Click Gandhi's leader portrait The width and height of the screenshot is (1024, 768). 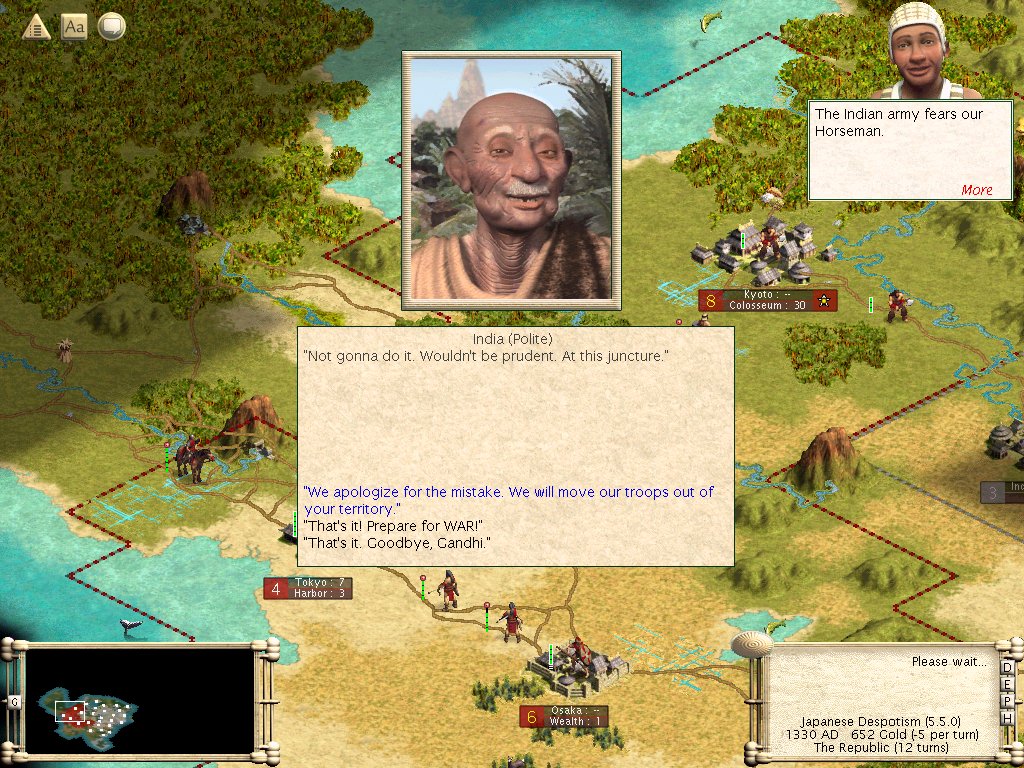click(511, 180)
